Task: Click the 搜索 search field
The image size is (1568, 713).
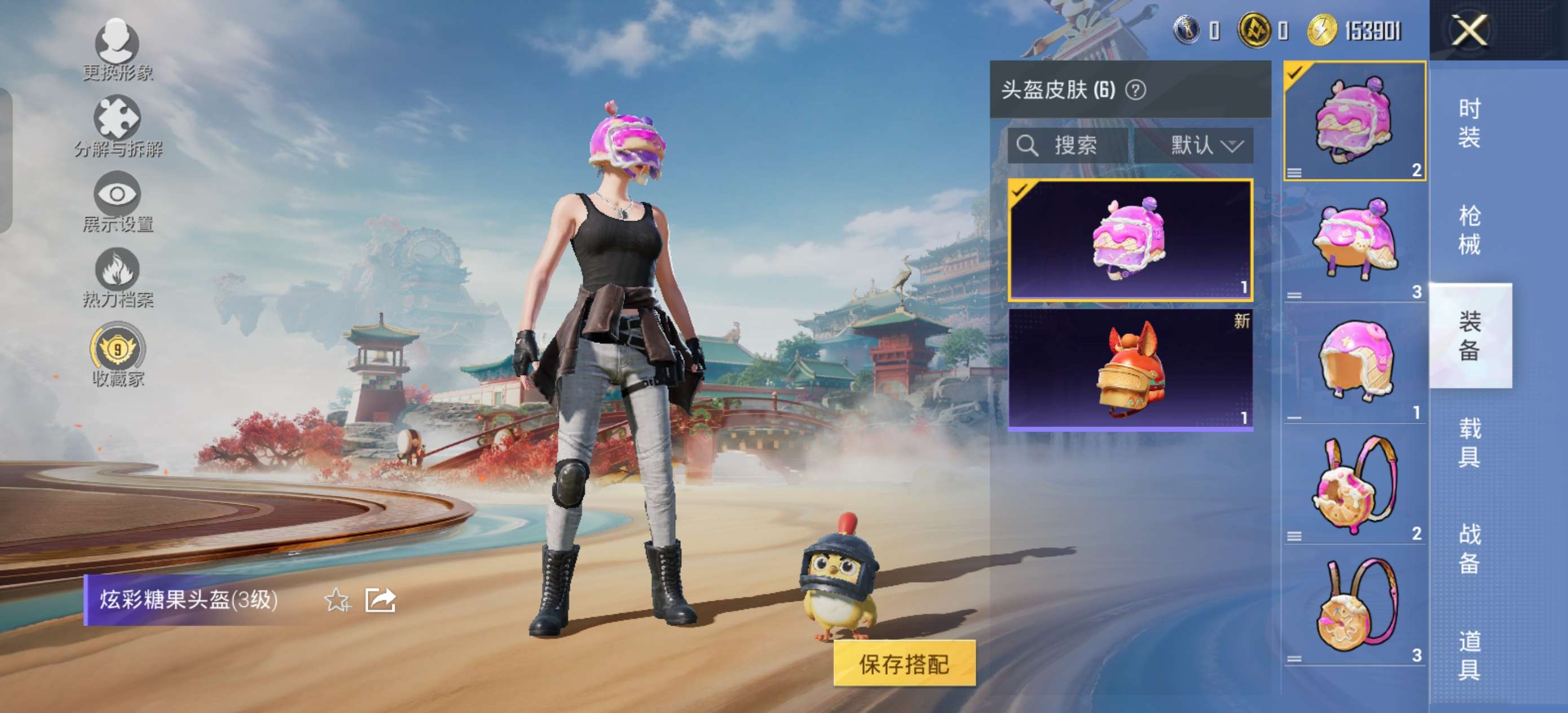Action: click(x=1068, y=146)
